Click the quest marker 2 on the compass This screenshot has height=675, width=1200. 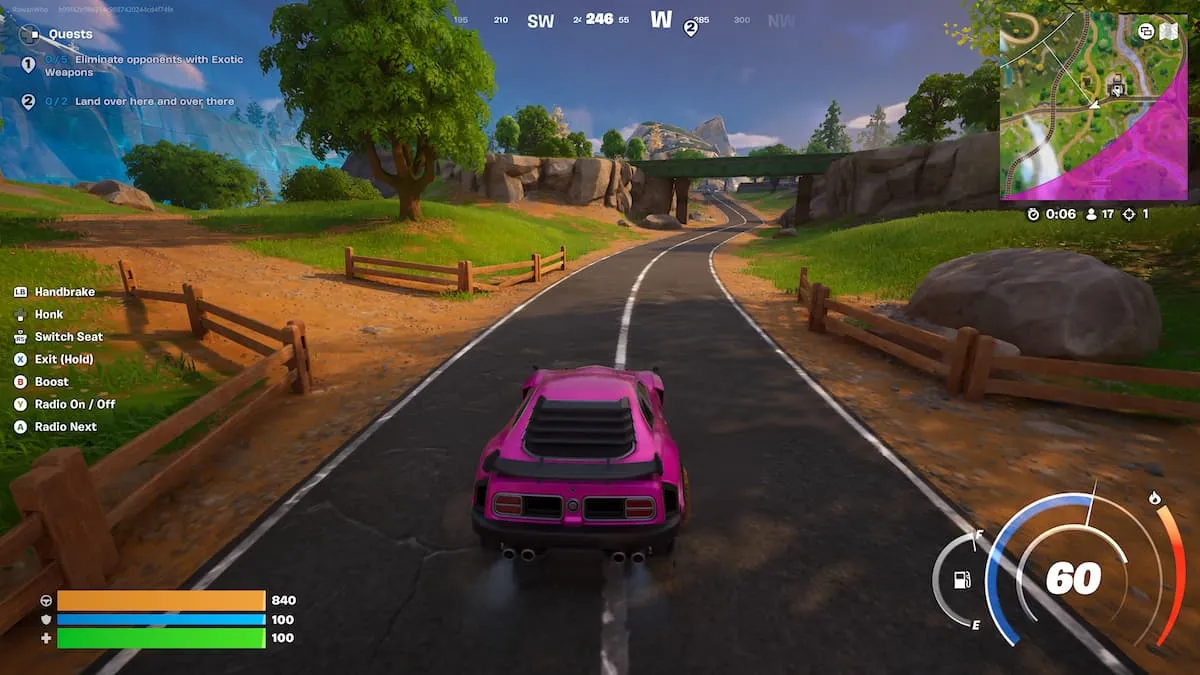pos(690,28)
